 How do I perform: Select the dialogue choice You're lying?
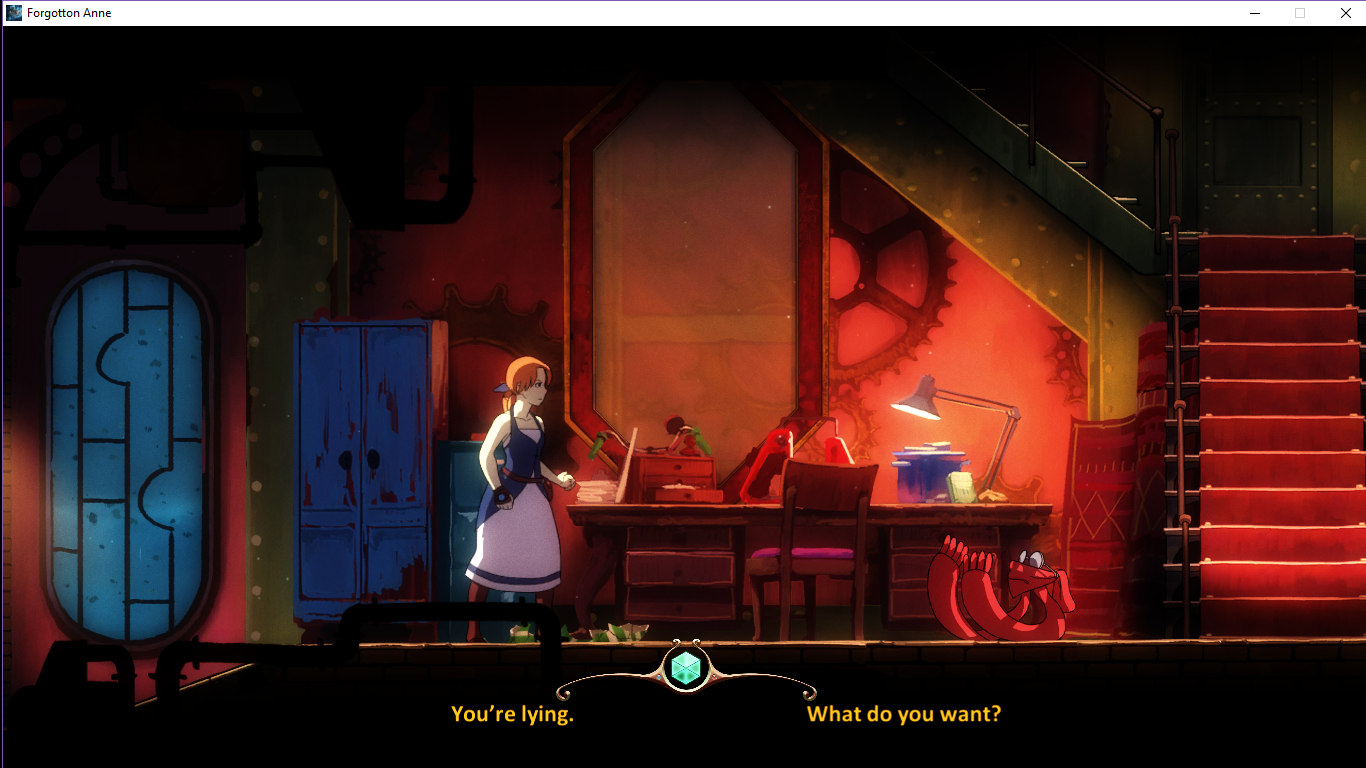tap(512, 714)
